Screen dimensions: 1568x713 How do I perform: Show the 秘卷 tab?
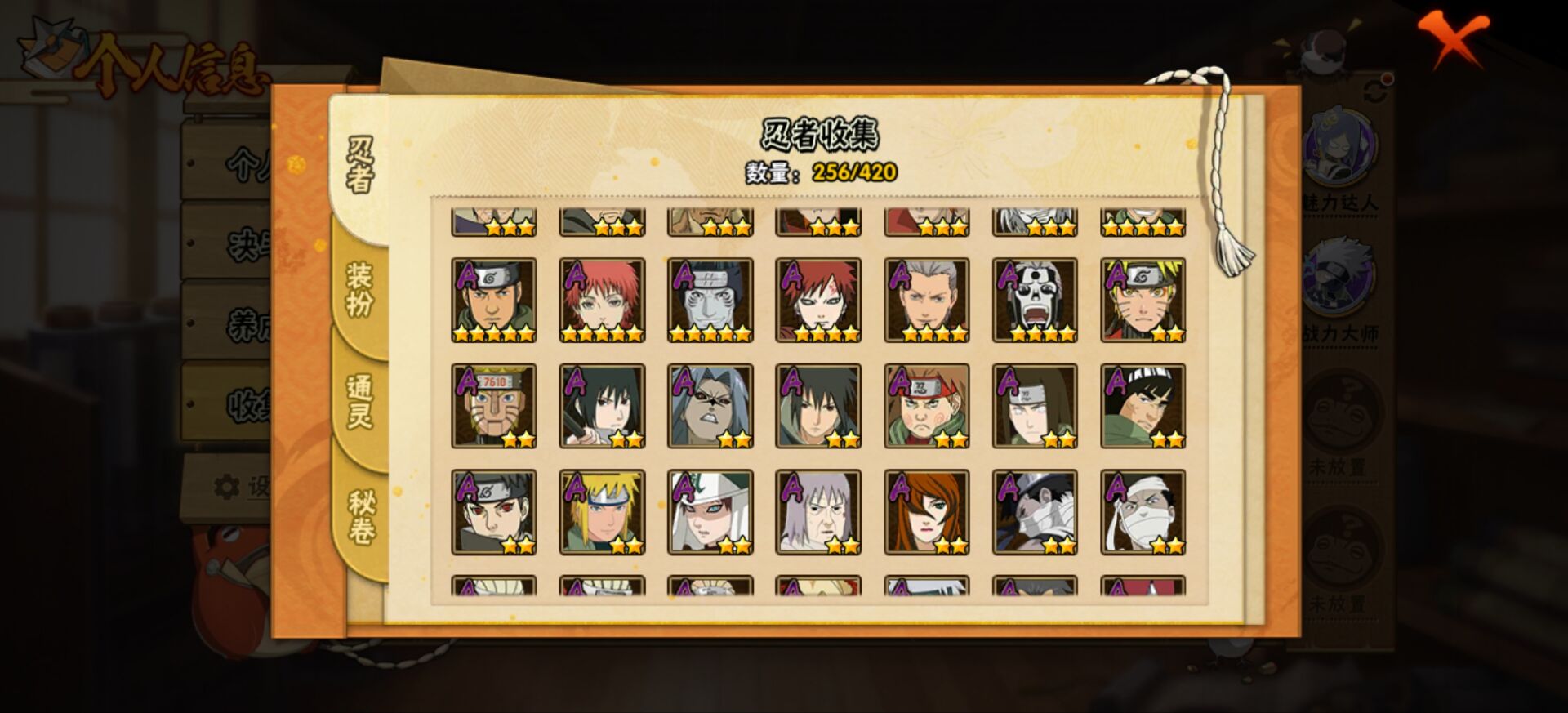(360, 516)
